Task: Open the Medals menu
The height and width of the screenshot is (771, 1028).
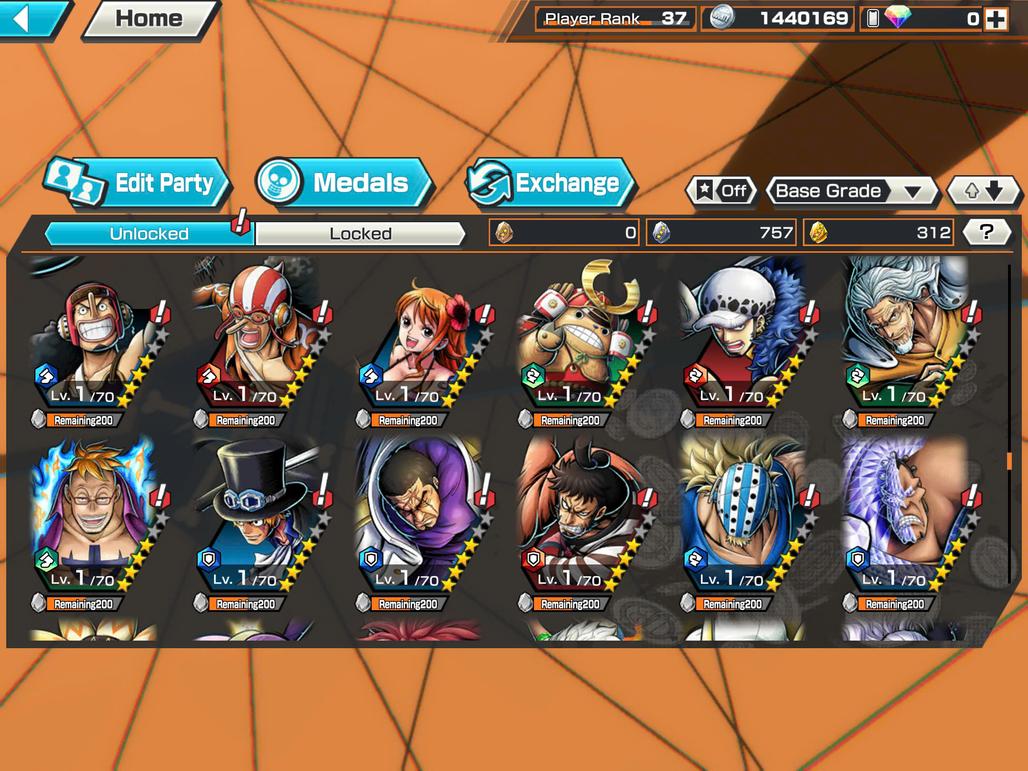Action: [344, 183]
